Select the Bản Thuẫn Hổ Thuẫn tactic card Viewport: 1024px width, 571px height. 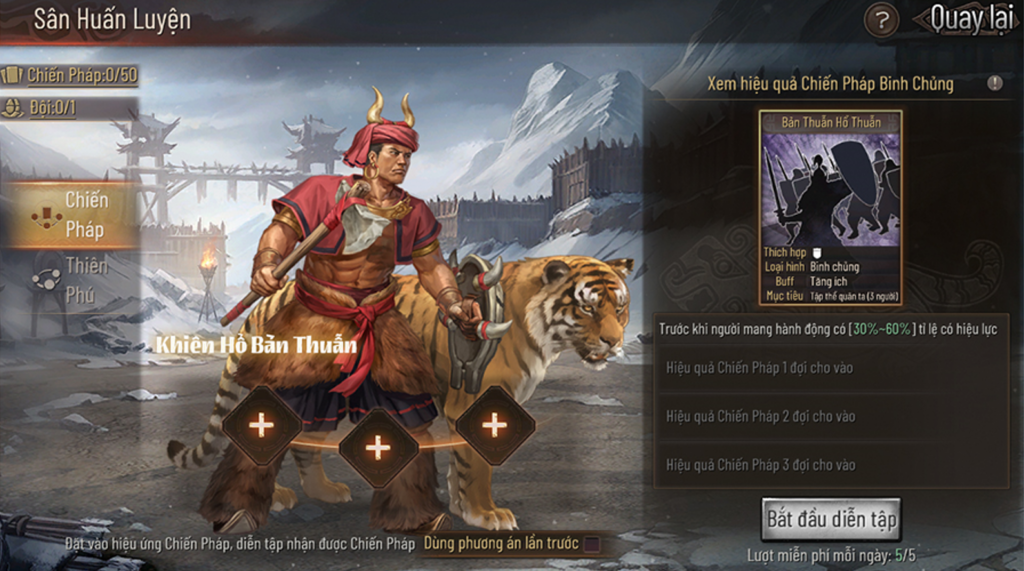(831, 207)
